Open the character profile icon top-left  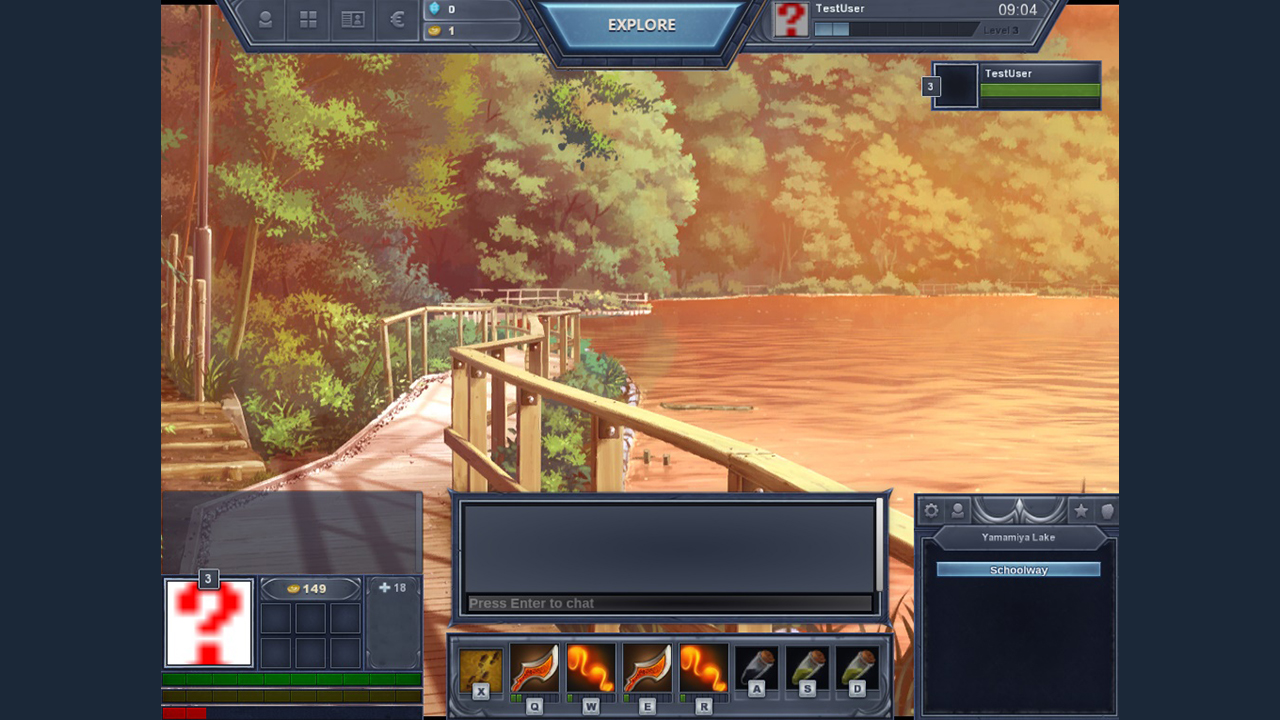266,18
